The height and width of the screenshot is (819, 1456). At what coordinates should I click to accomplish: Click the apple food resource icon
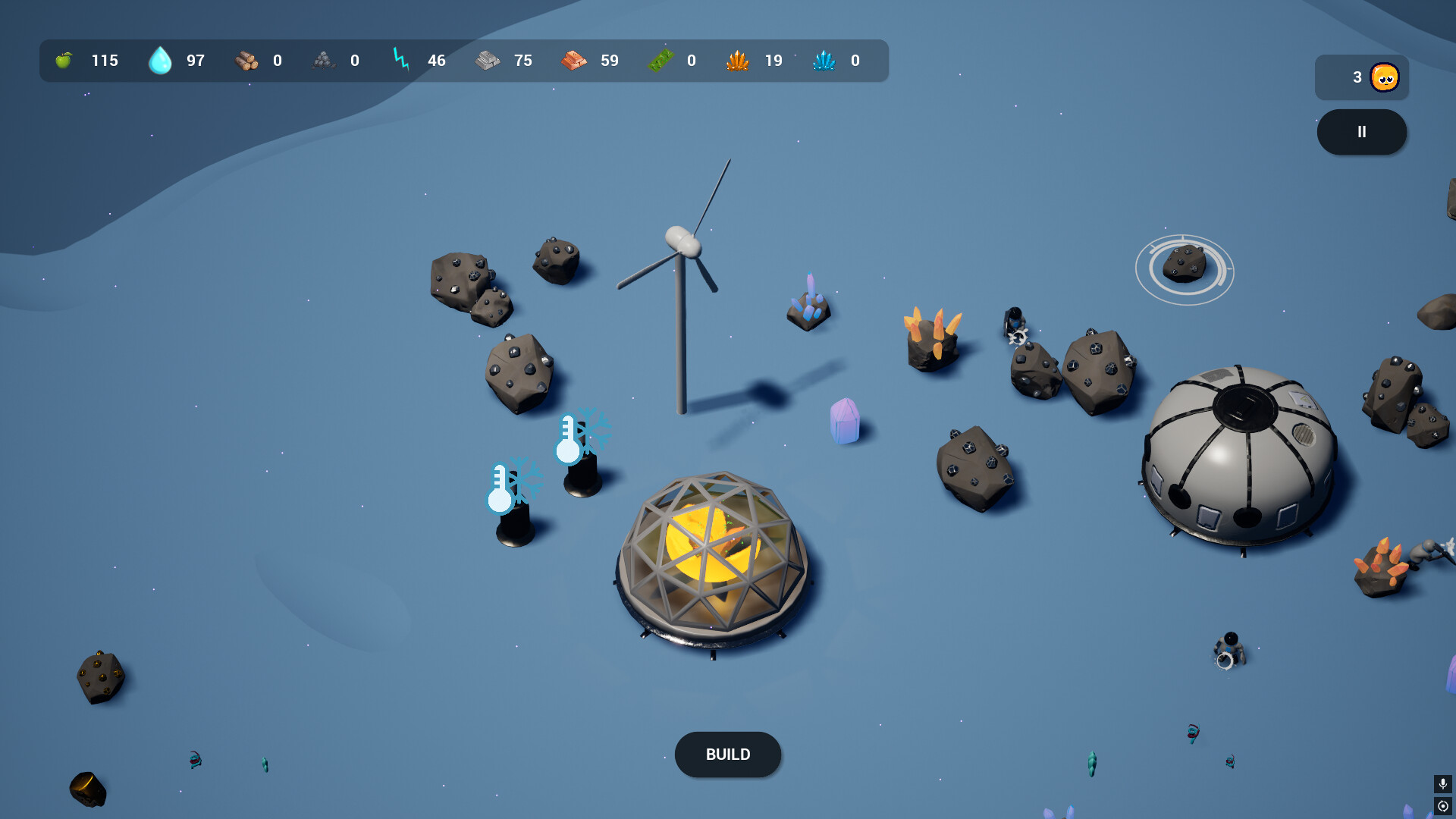coord(65,60)
